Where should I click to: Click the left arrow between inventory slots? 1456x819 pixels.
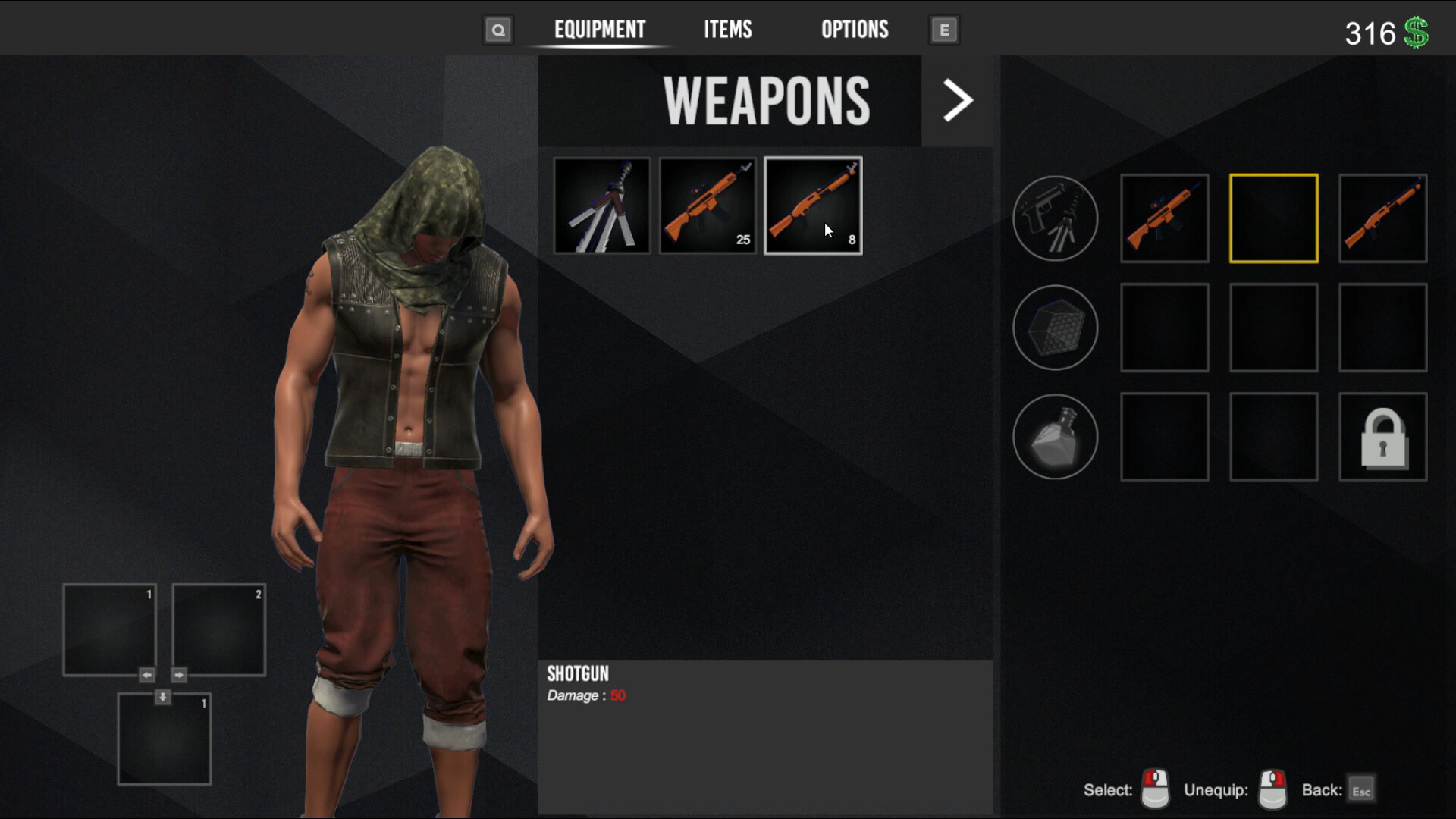pos(145,674)
